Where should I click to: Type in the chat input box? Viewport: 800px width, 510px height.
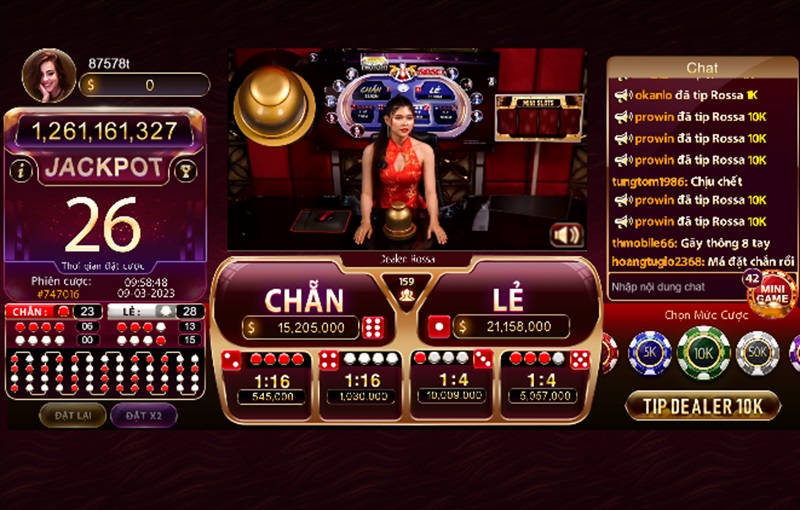(673, 286)
